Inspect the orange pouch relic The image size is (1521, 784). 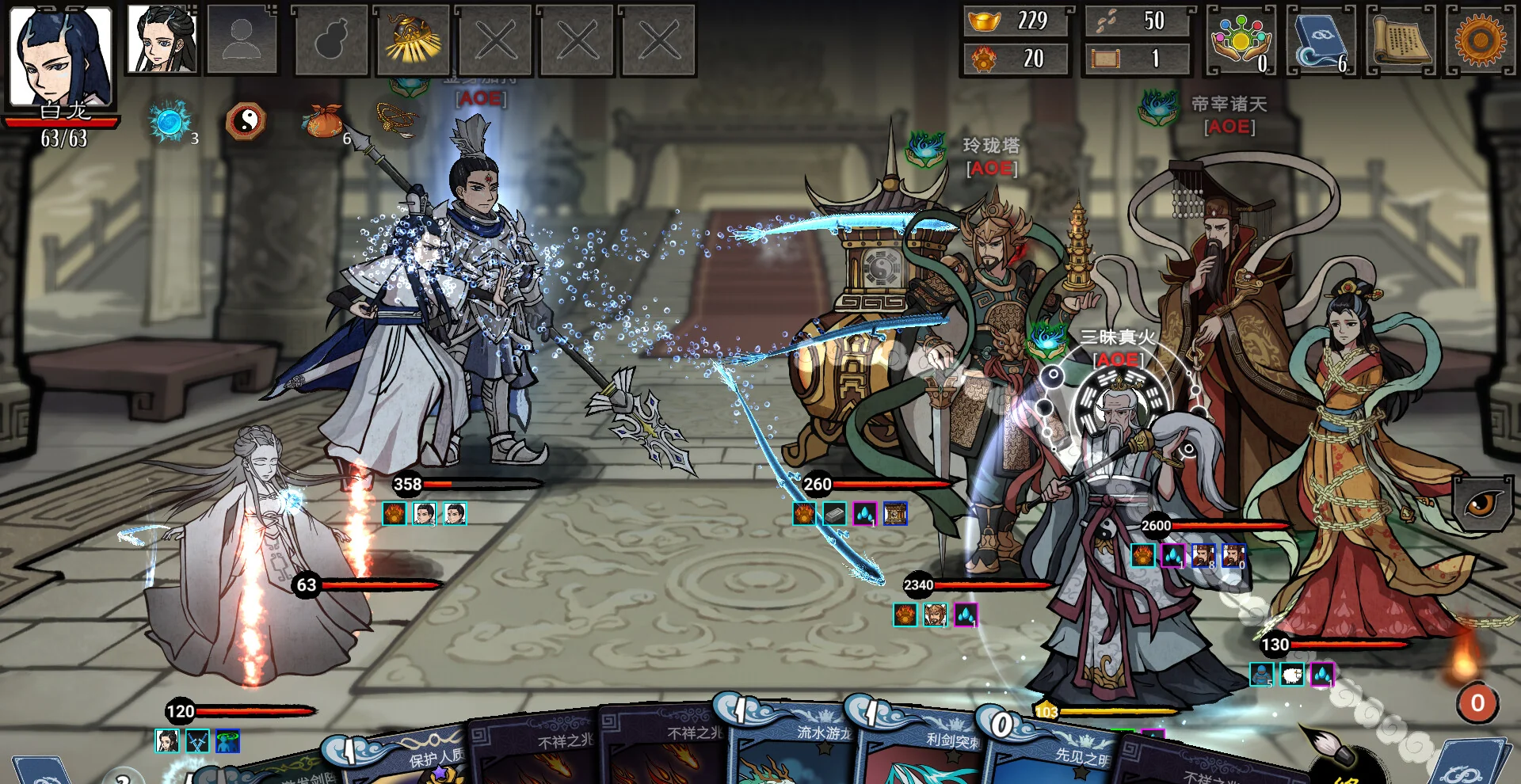[x=322, y=122]
